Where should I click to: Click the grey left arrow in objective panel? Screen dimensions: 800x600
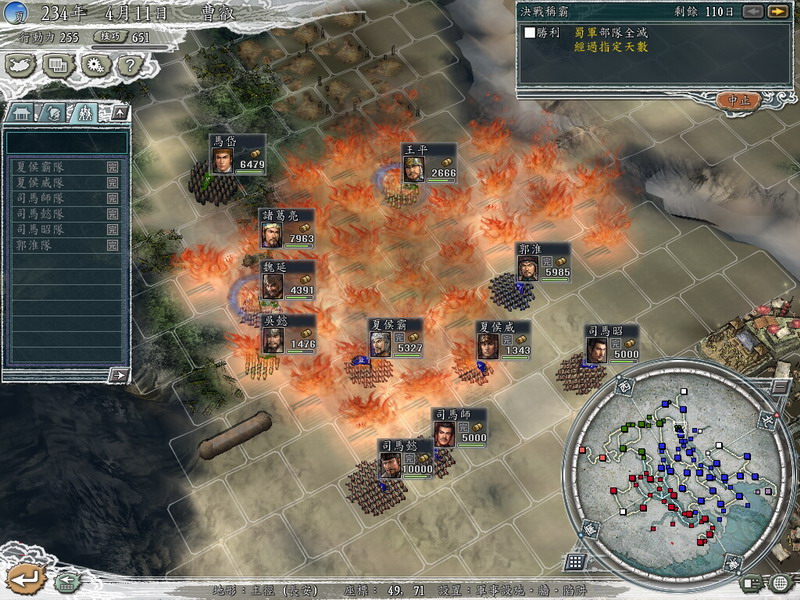click(752, 11)
